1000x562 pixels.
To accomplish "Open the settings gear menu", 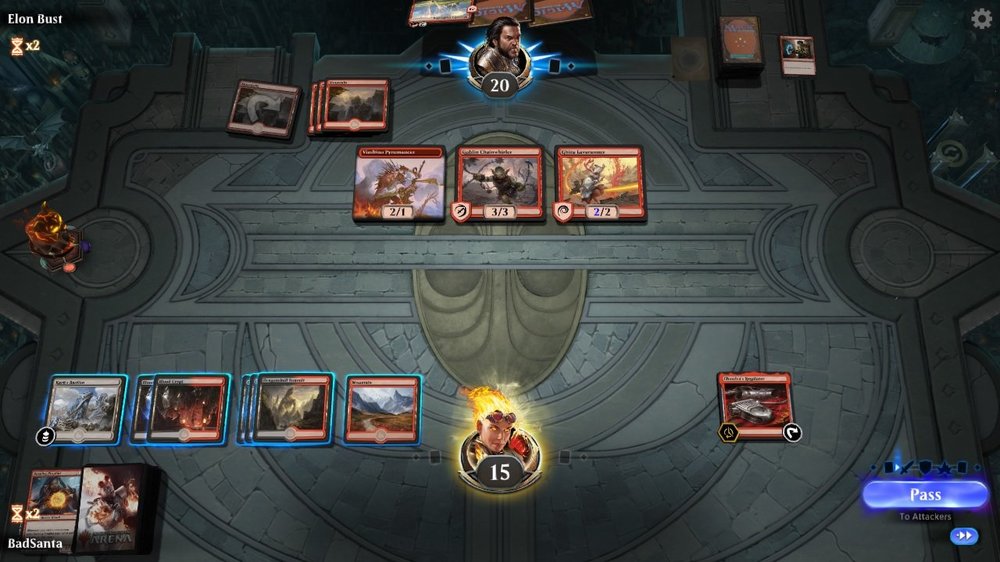I will [x=982, y=18].
